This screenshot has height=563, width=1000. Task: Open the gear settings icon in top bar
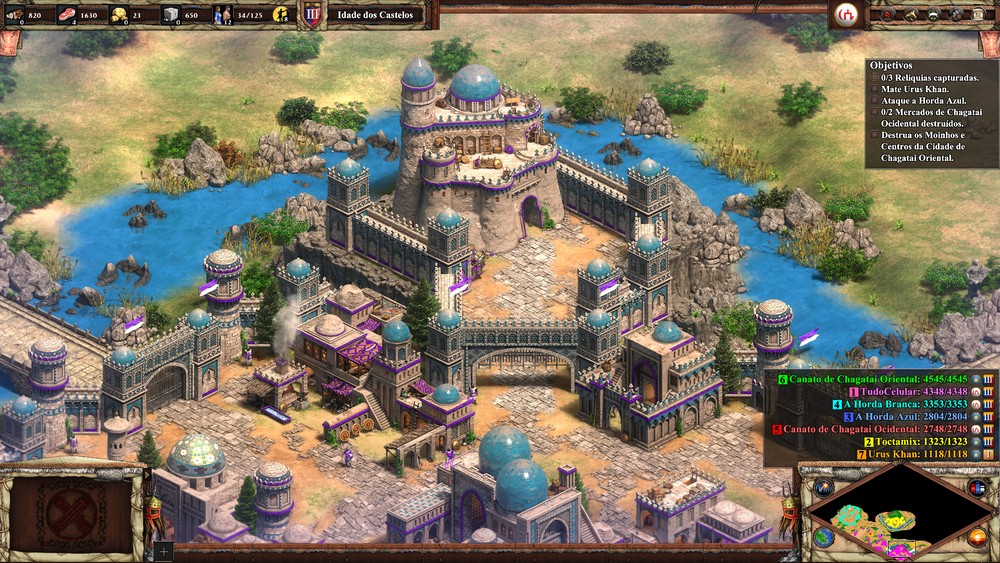click(x=955, y=14)
